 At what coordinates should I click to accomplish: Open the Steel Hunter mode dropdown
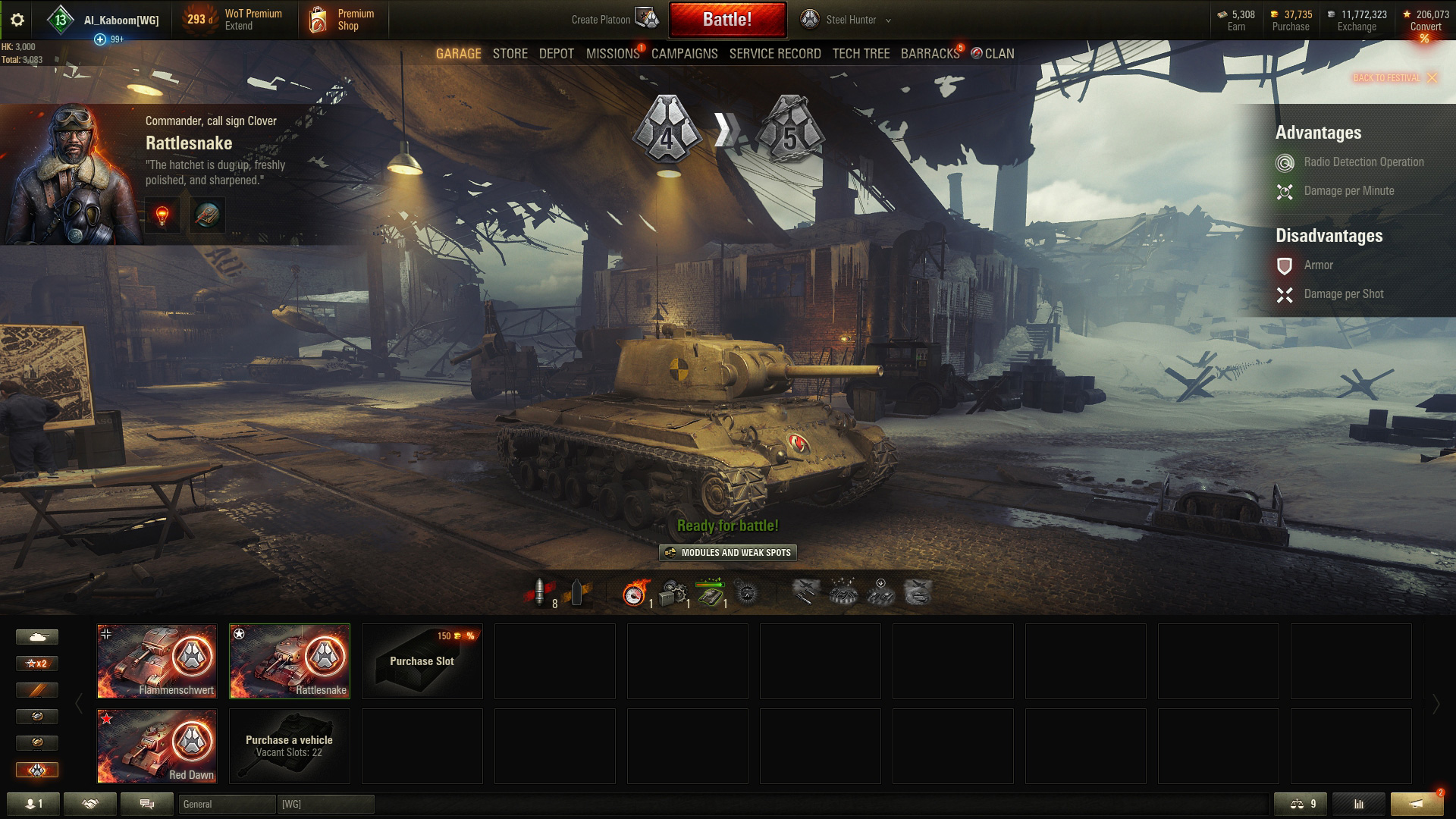[x=851, y=20]
